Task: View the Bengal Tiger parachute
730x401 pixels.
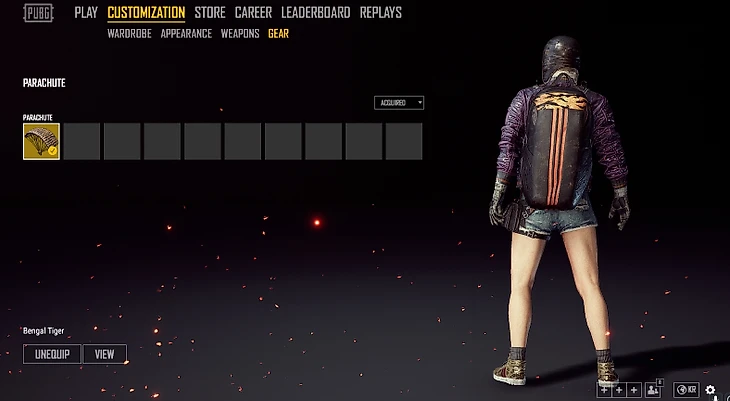Action: [x=105, y=354]
